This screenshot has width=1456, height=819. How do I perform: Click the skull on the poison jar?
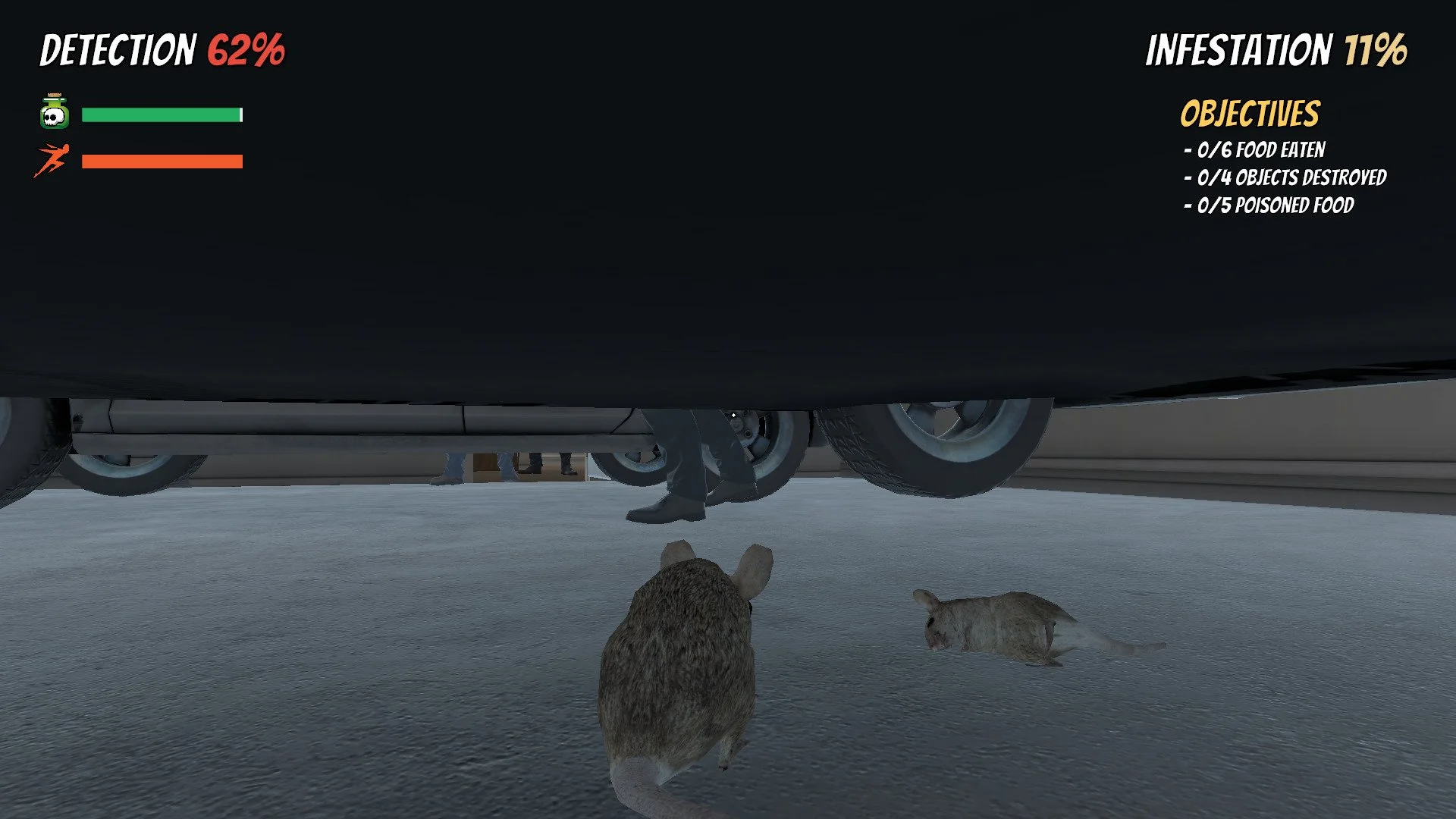point(53,116)
